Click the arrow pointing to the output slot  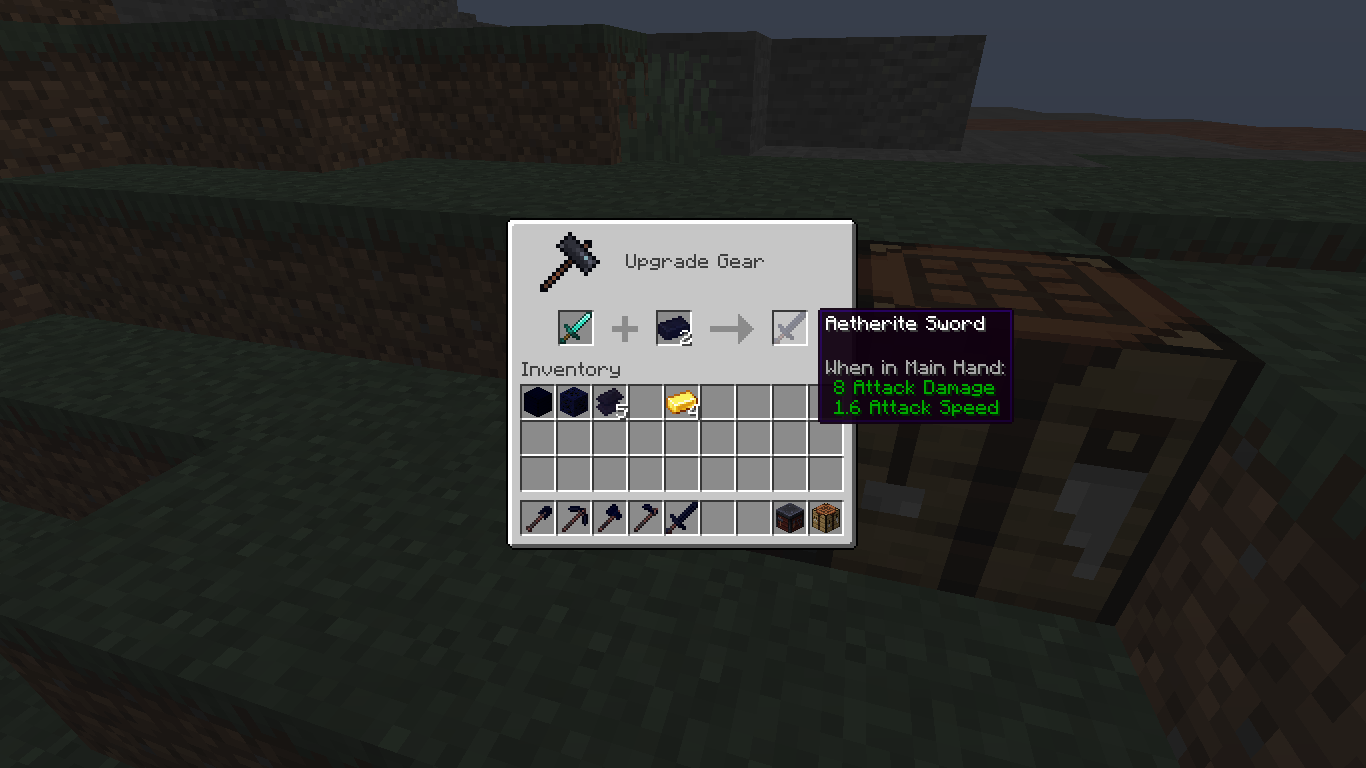[731, 328]
